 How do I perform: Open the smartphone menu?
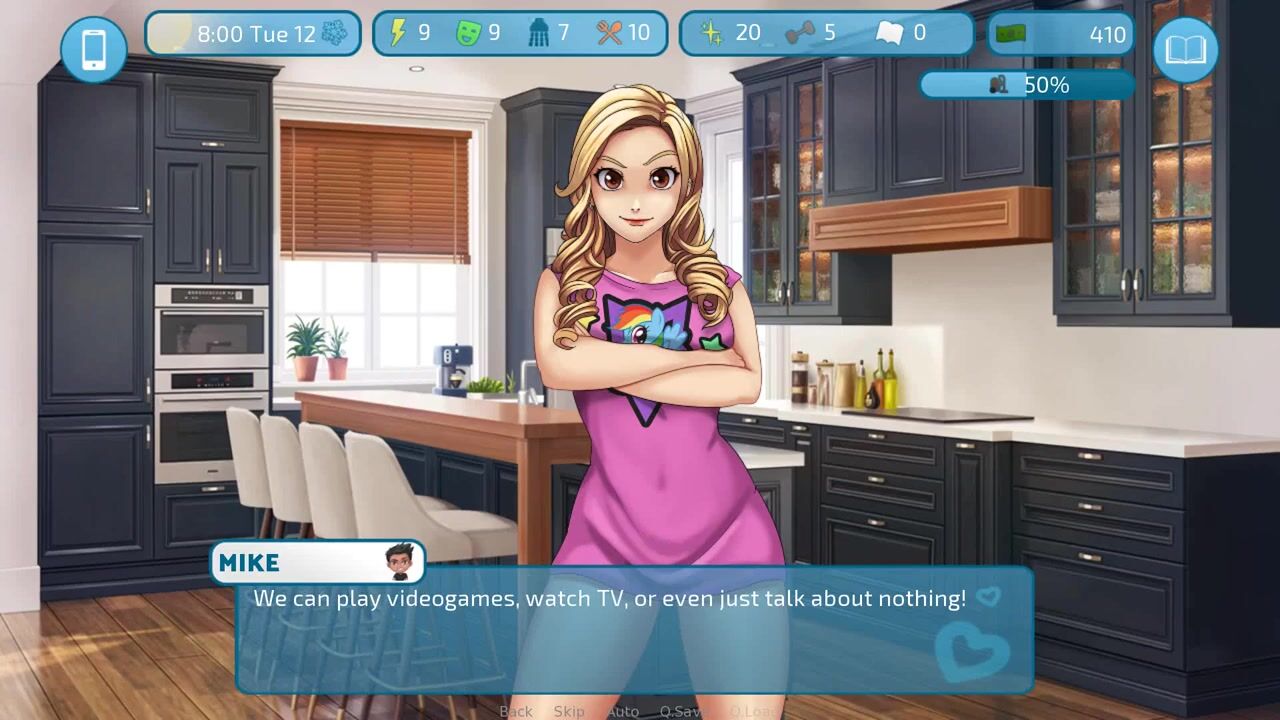(x=94, y=49)
